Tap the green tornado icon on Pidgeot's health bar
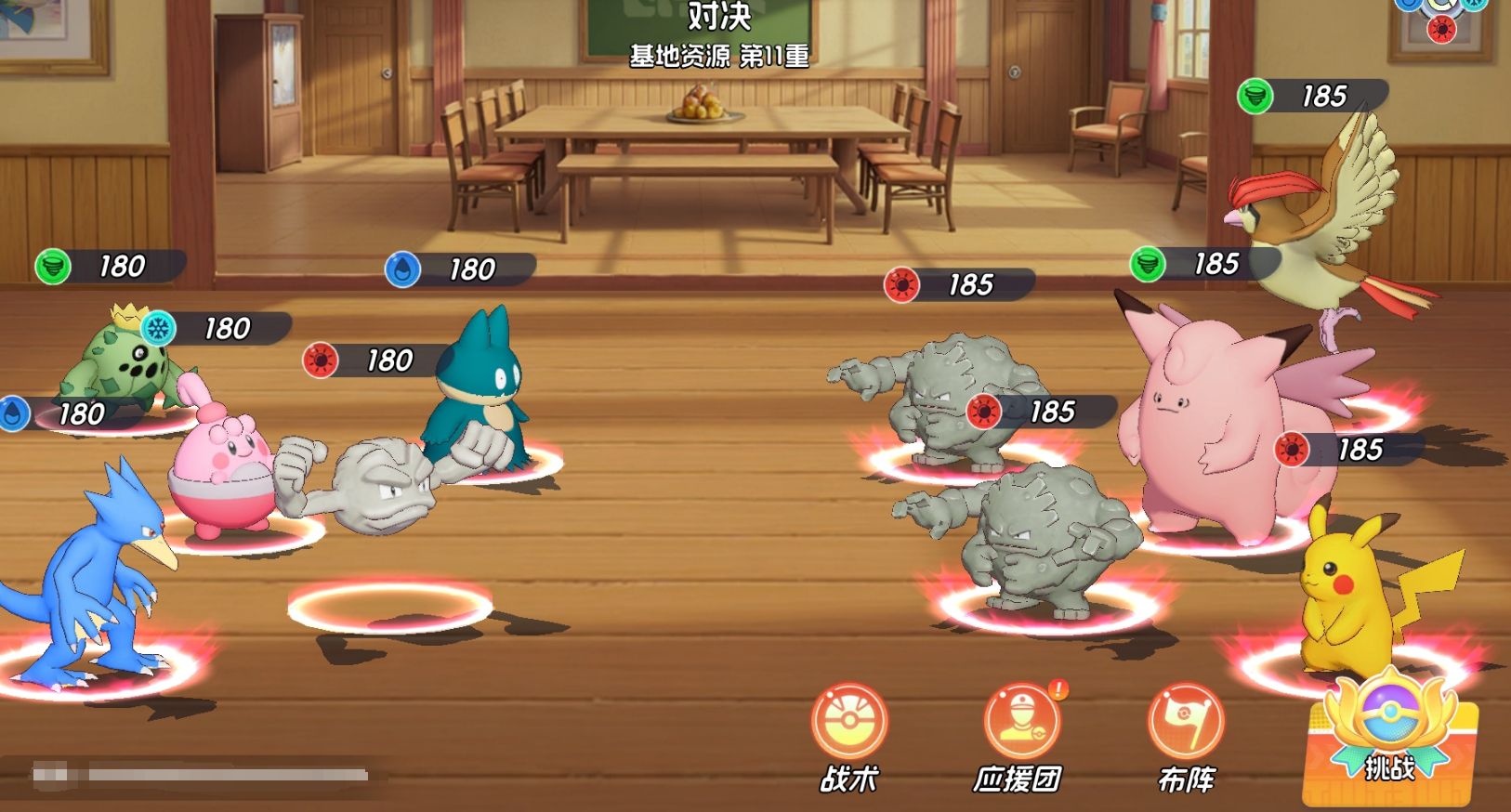 (x=1254, y=97)
